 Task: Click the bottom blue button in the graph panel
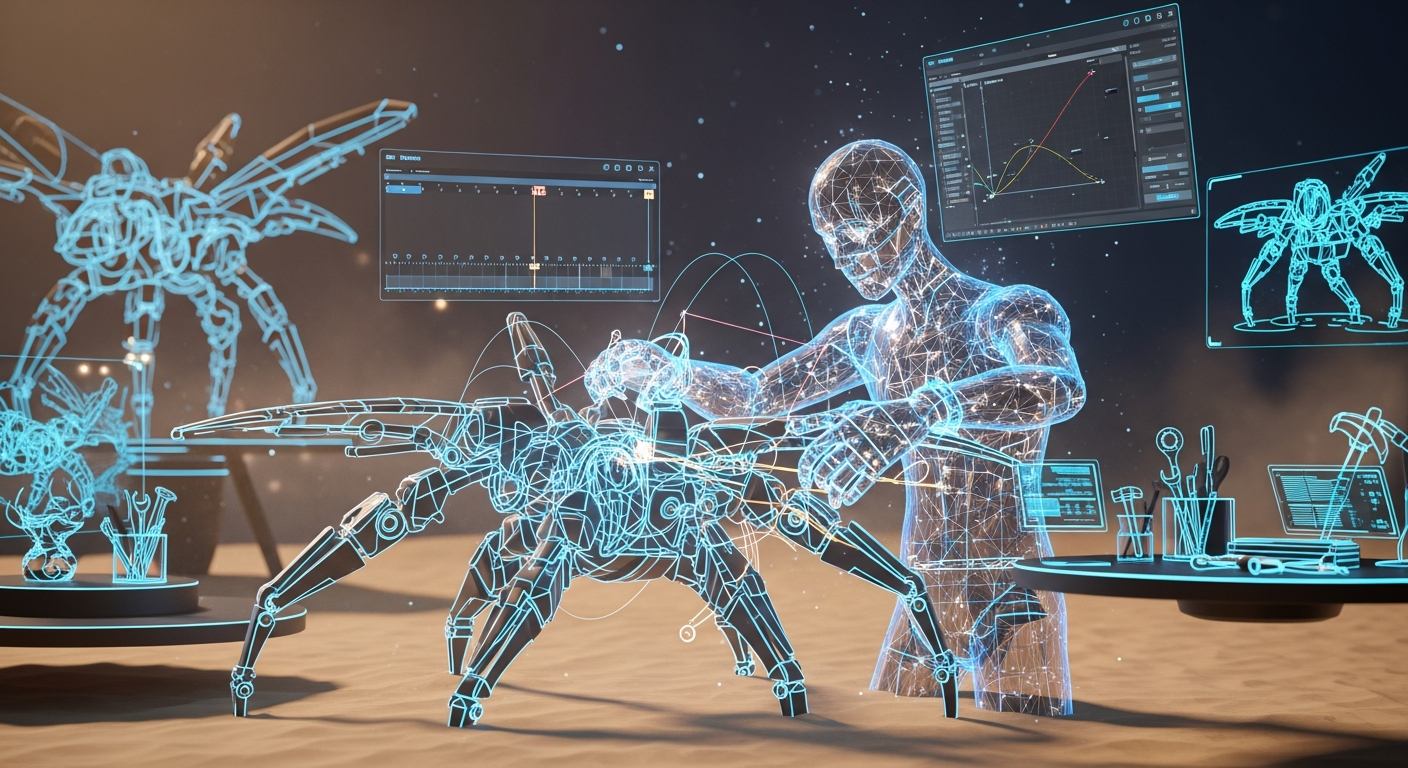pyautogui.click(x=1166, y=197)
